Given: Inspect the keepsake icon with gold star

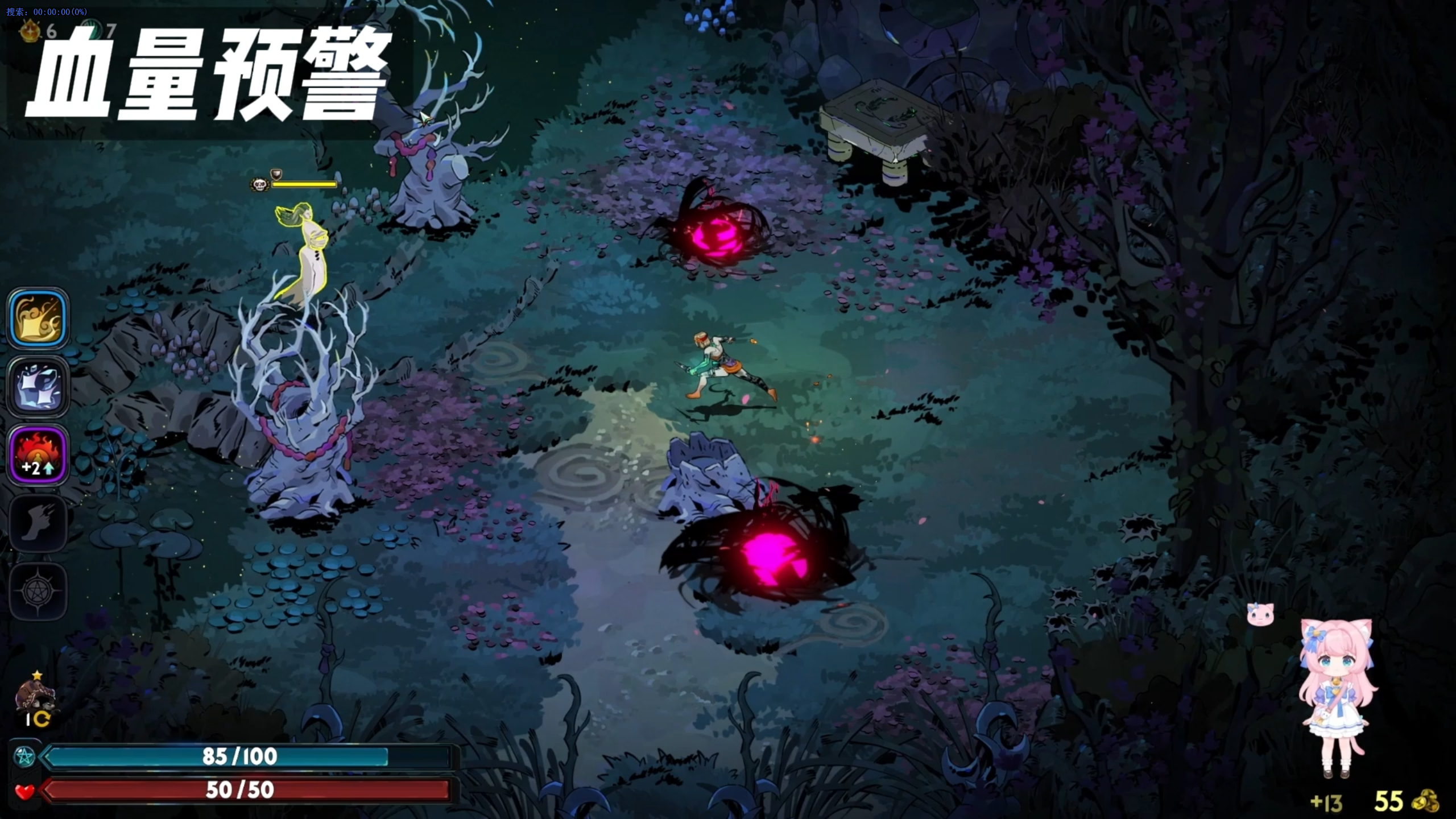Looking at the screenshot, I should coord(36,697).
